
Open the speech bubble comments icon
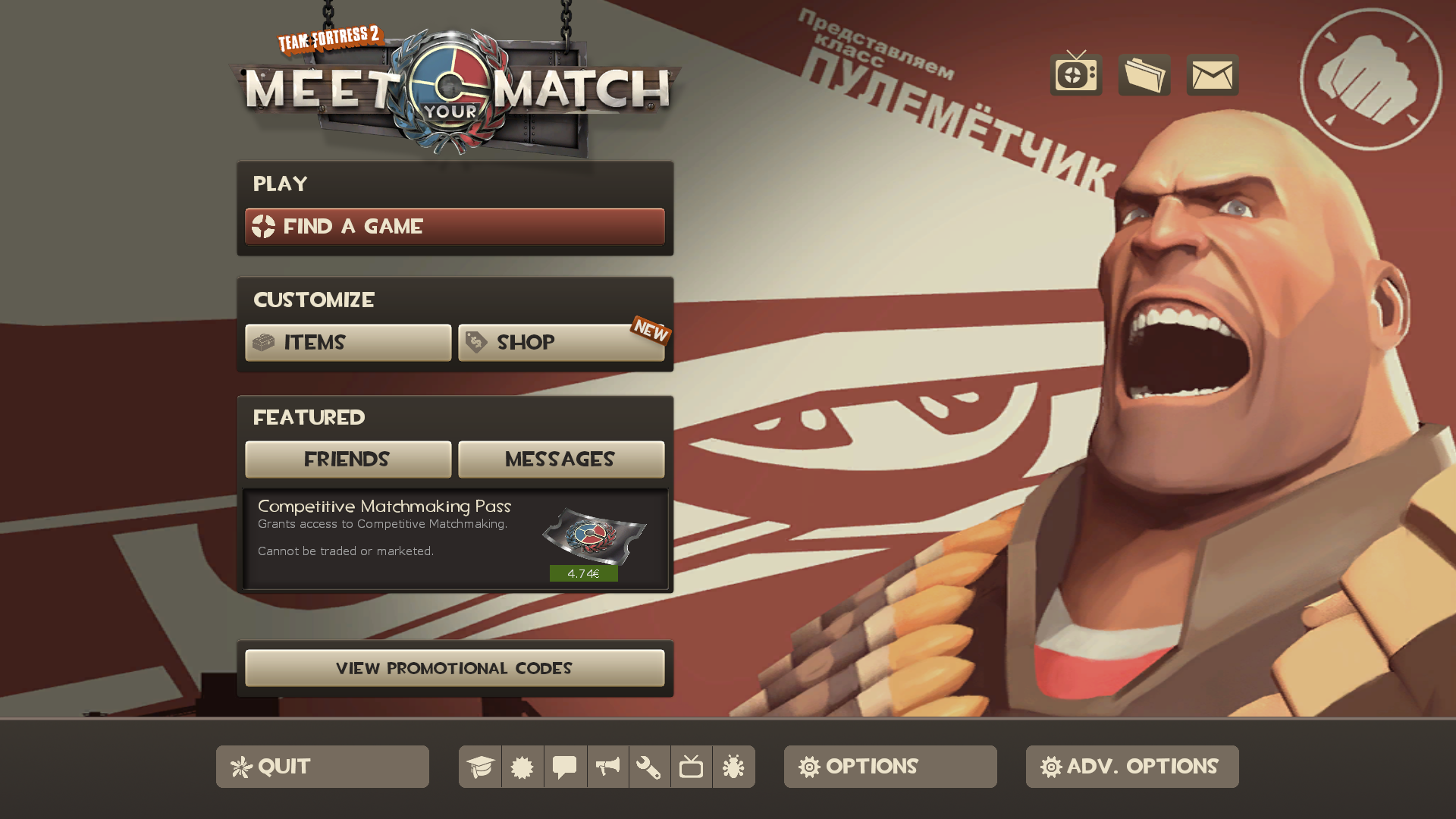tap(564, 767)
